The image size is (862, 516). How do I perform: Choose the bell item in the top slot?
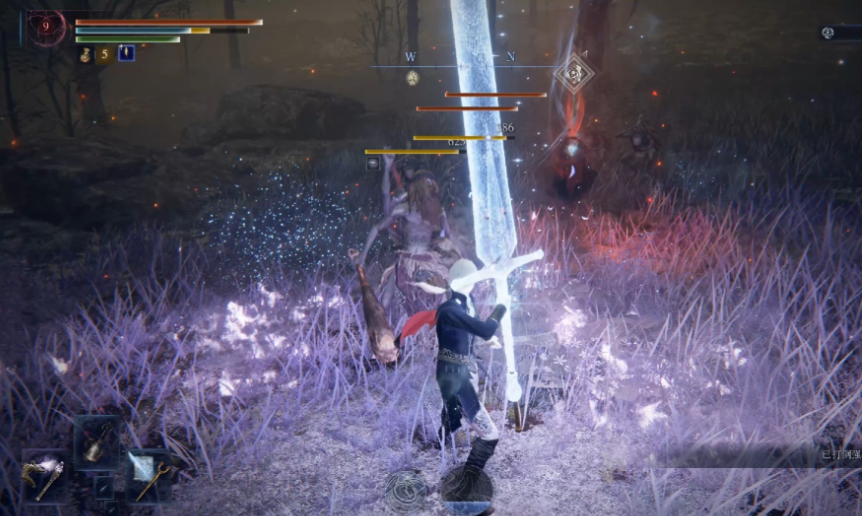pyautogui.click(x=97, y=440)
